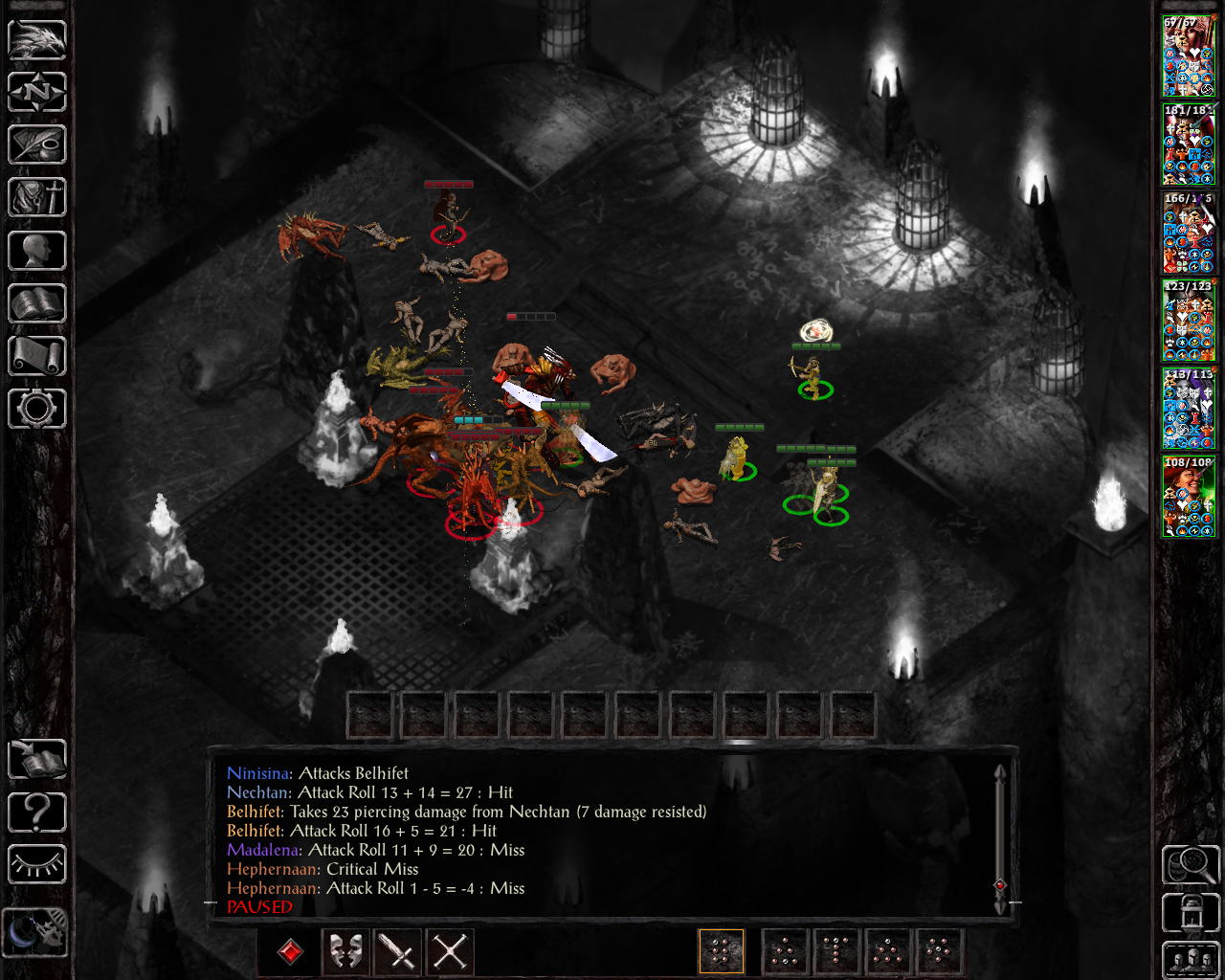Activate the two-masks action button
Viewport: 1225px width, 980px height.
click(346, 952)
